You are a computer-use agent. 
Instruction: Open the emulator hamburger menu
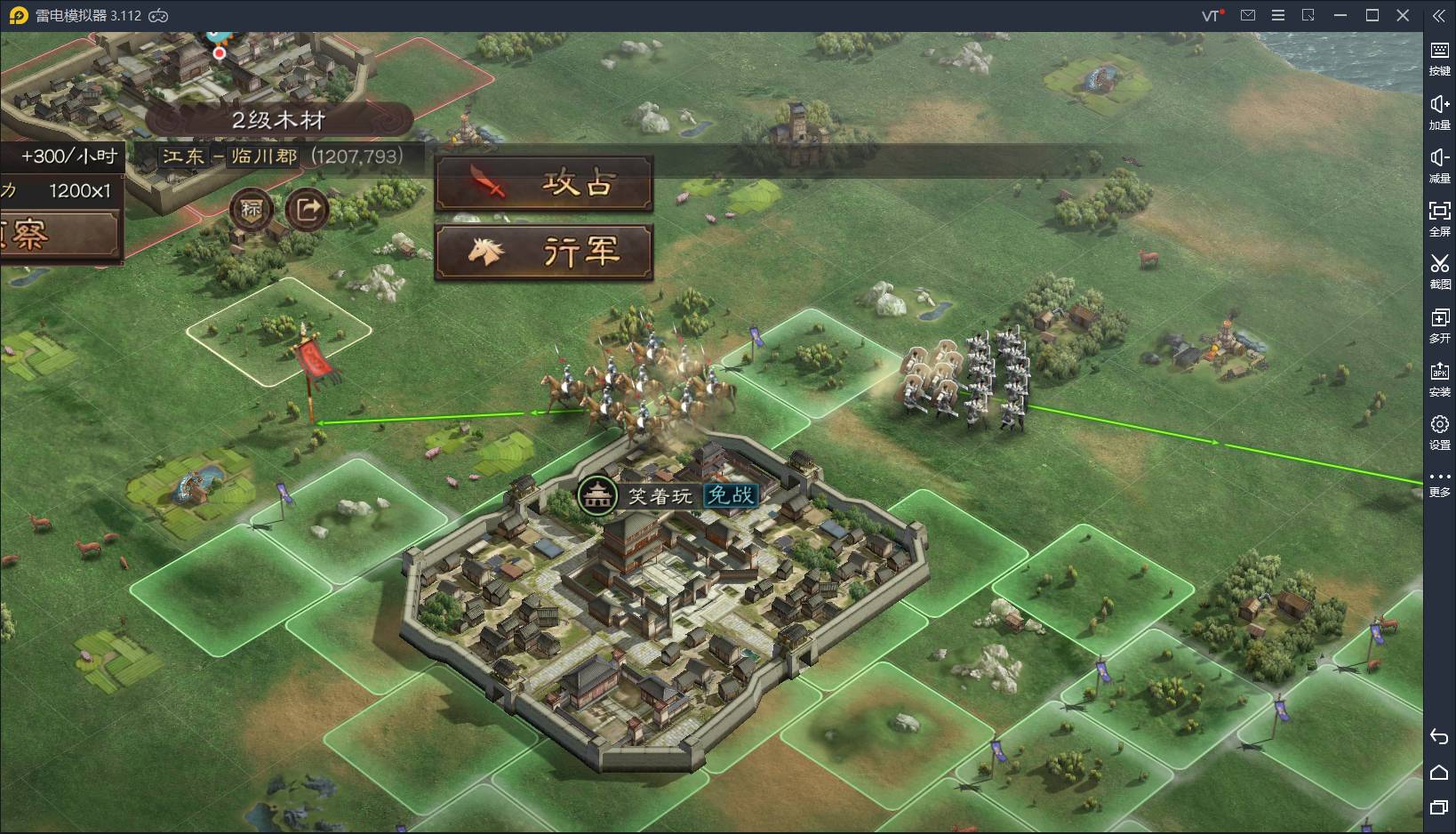click(1278, 15)
